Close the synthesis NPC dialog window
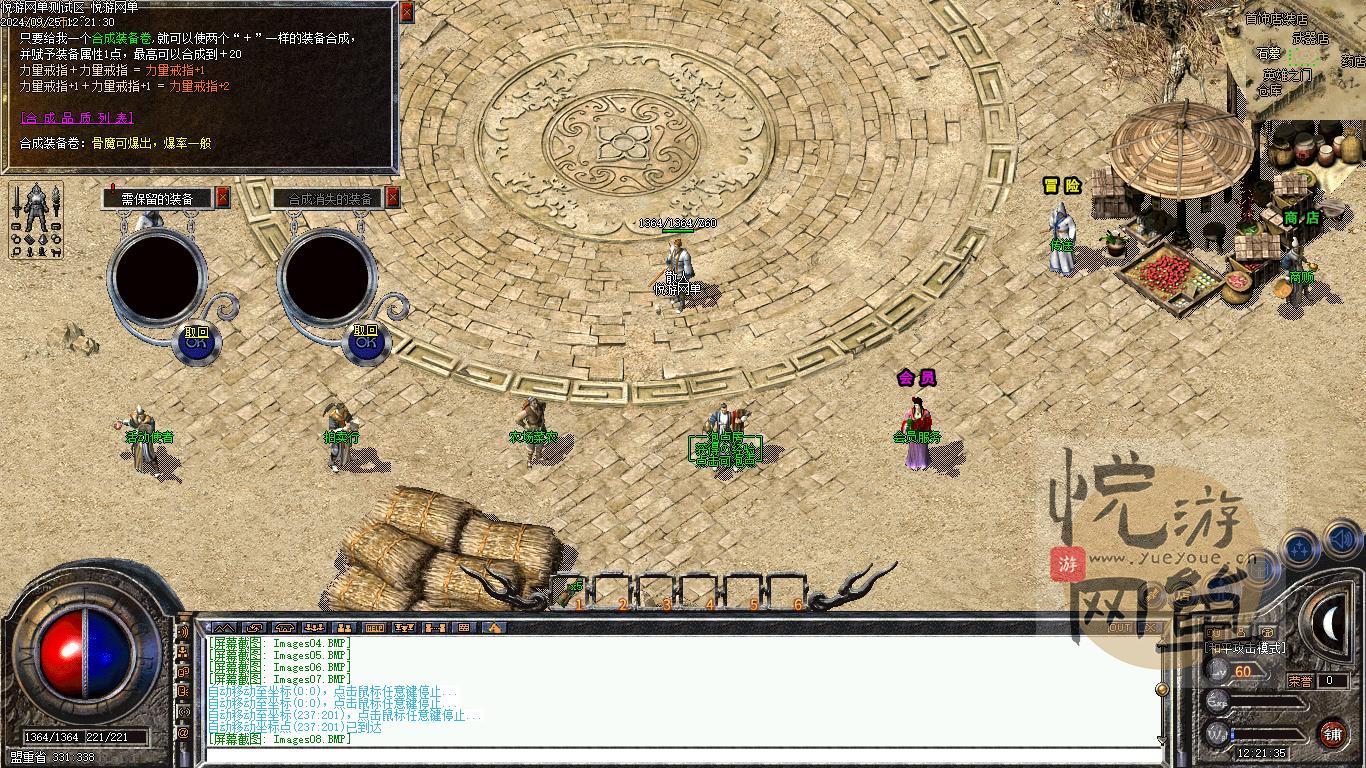Image resolution: width=1366 pixels, height=768 pixels. click(x=406, y=12)
